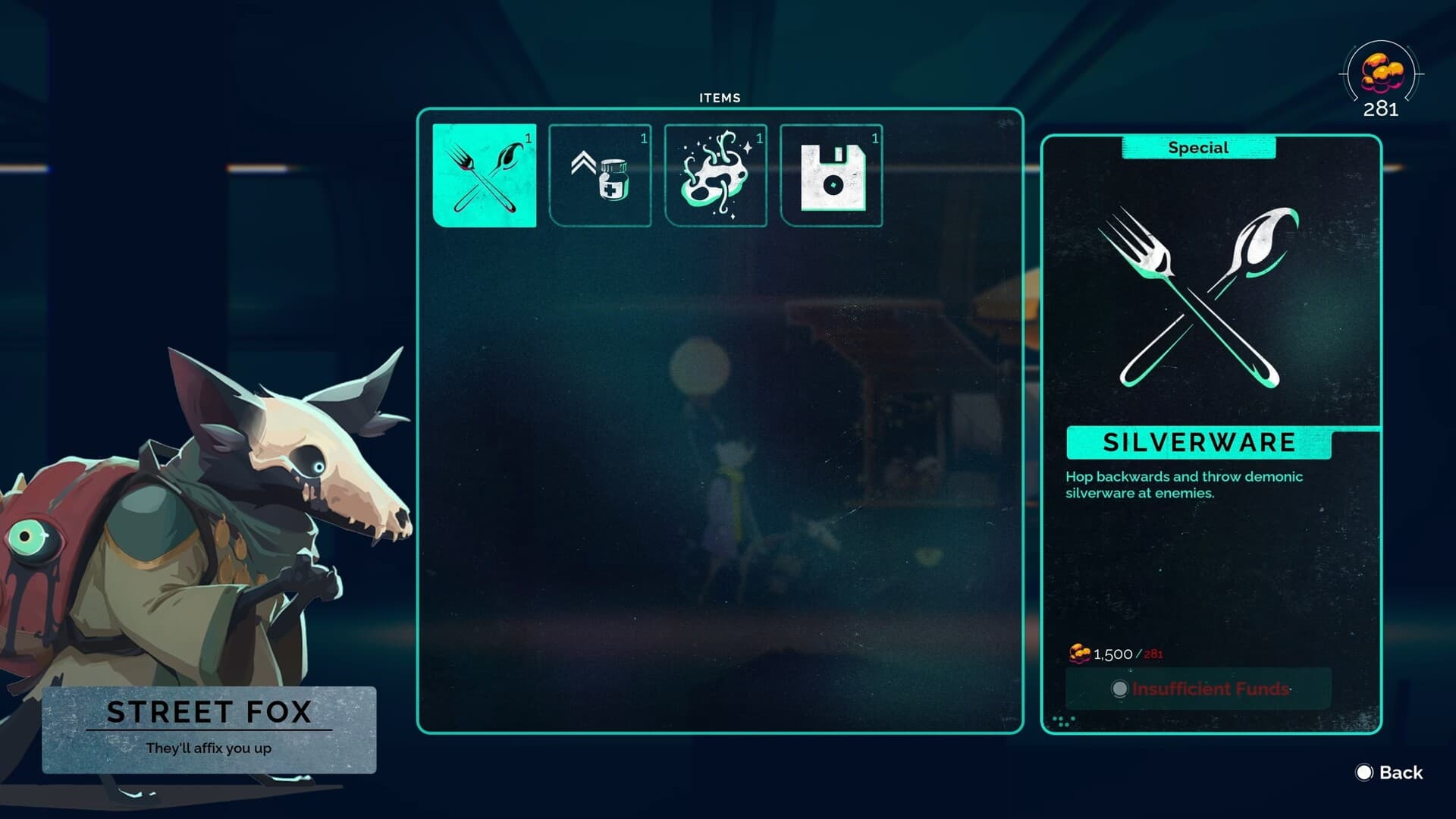
Task: Click the circle indicator on Insufficient Funds
Action: coord(1119,689)
